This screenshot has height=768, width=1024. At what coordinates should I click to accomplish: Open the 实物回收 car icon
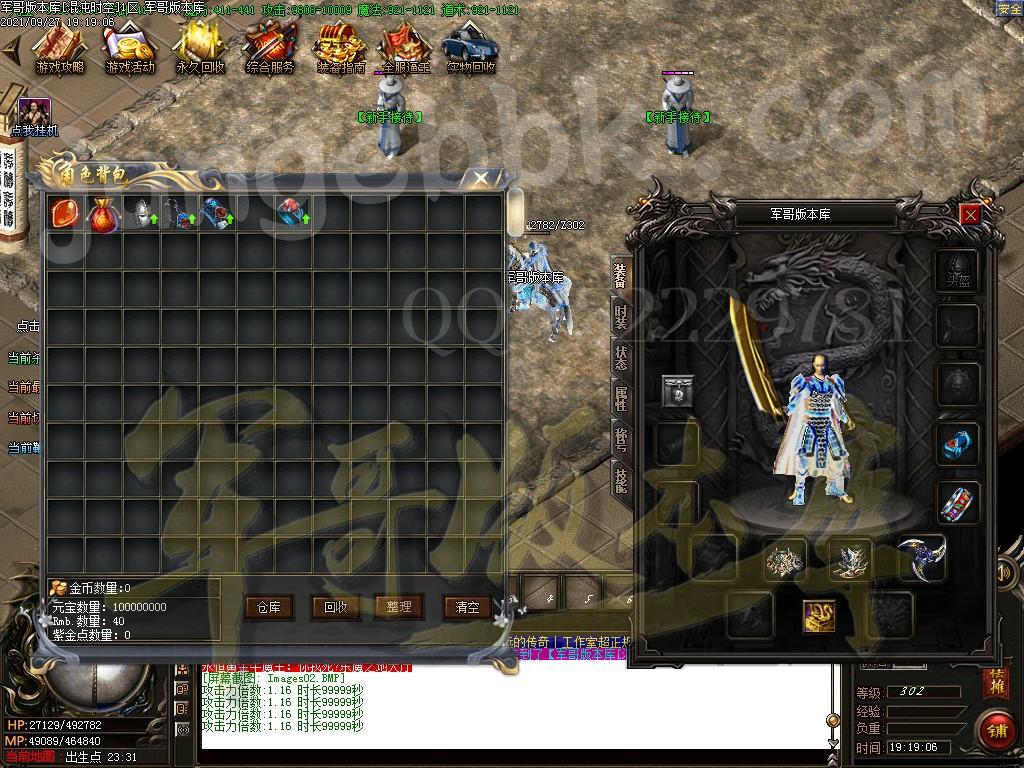coord(471,48)
